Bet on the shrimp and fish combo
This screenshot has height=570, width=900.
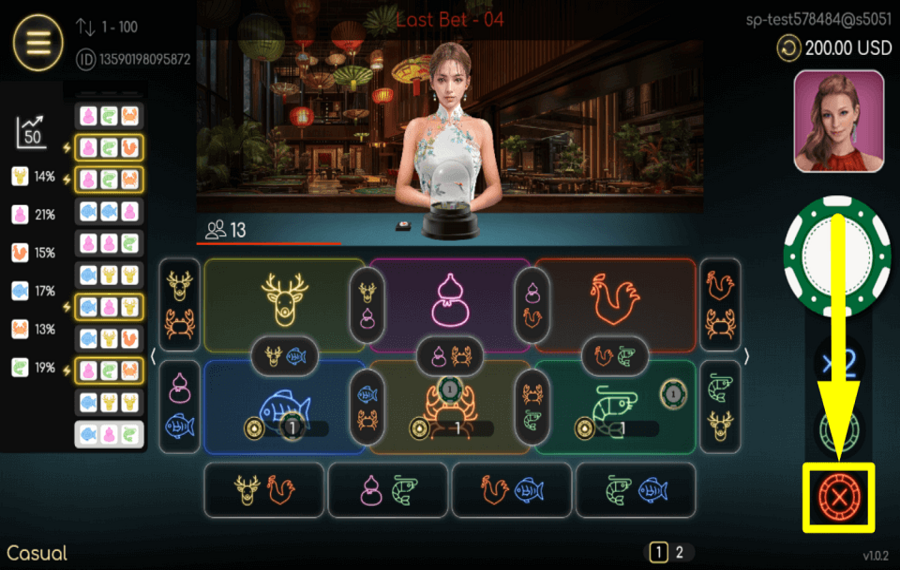pyautogui.click(x=635, y=490)
